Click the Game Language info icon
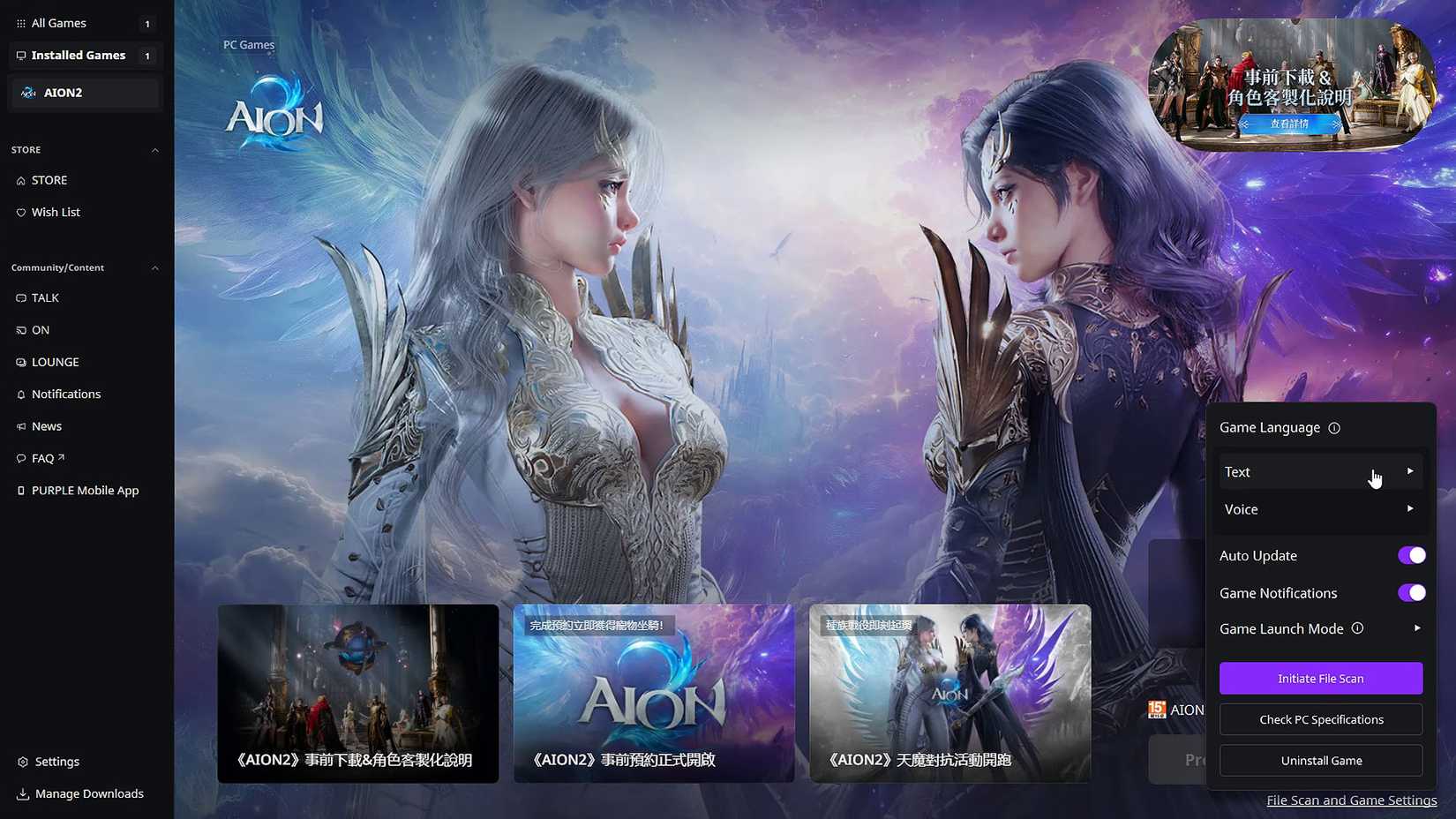Screen dimensions: 1456x819 [1335, 427]
